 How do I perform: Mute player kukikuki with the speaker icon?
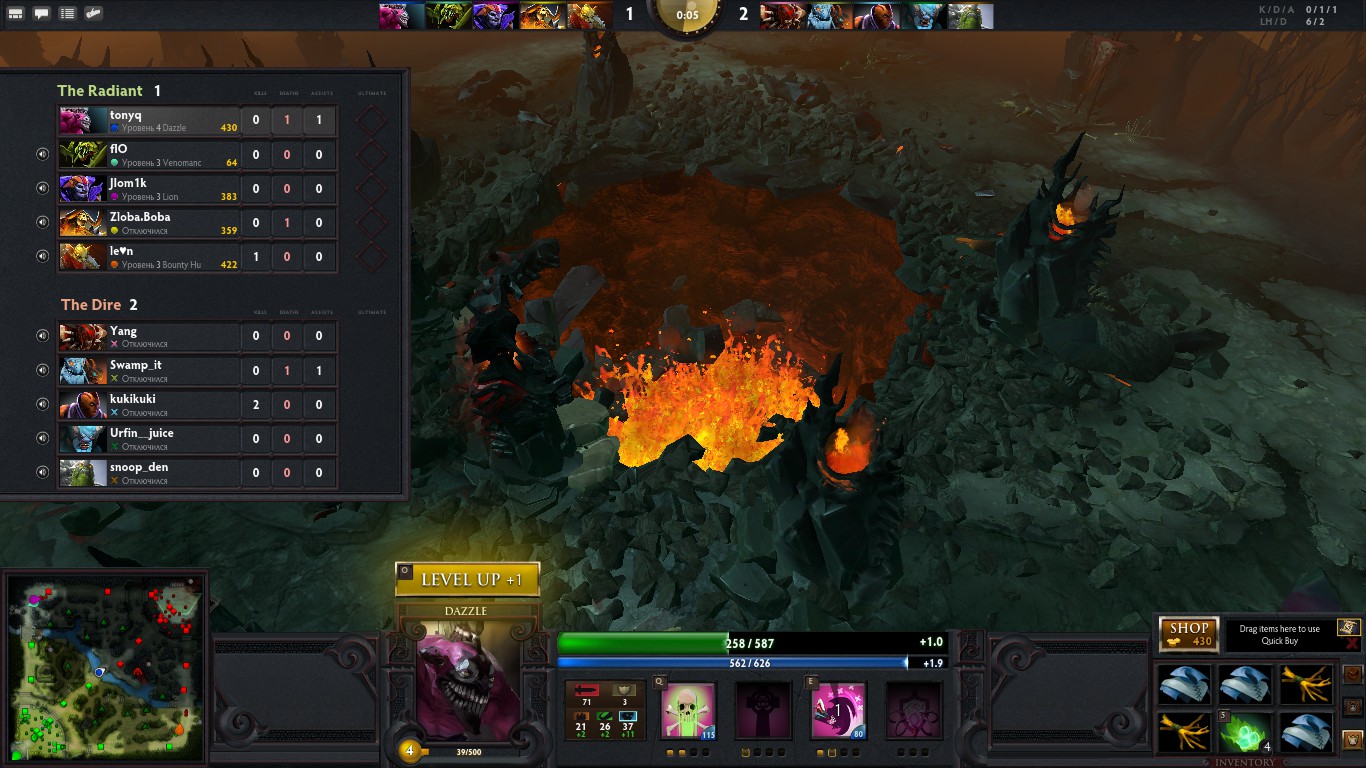pyautogui.click(x=42, y=404)
